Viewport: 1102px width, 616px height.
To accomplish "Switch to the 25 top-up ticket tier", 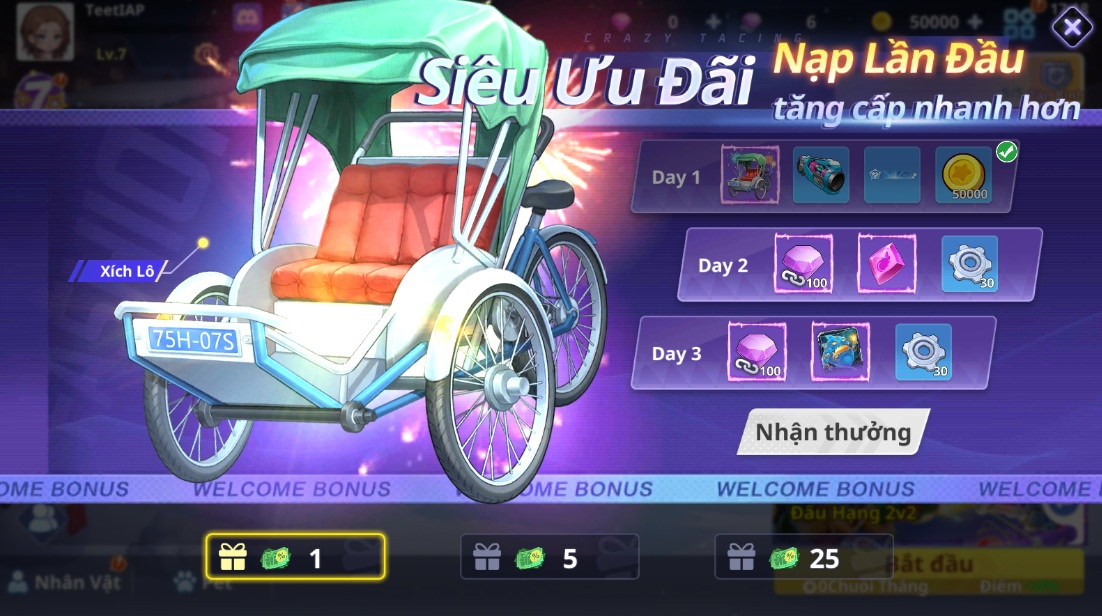I will [803, 557].
